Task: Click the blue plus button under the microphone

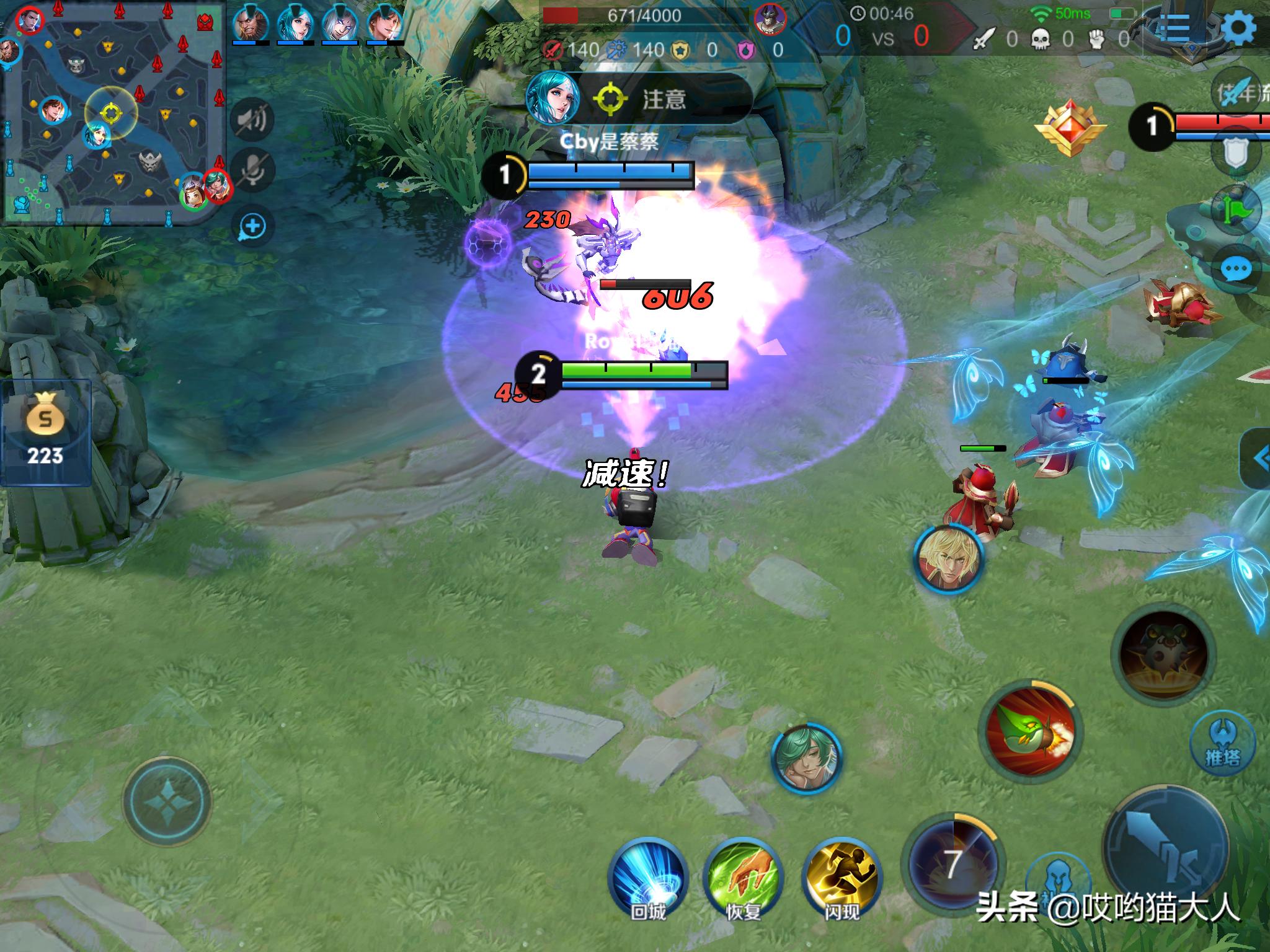Action: point(252,227)
